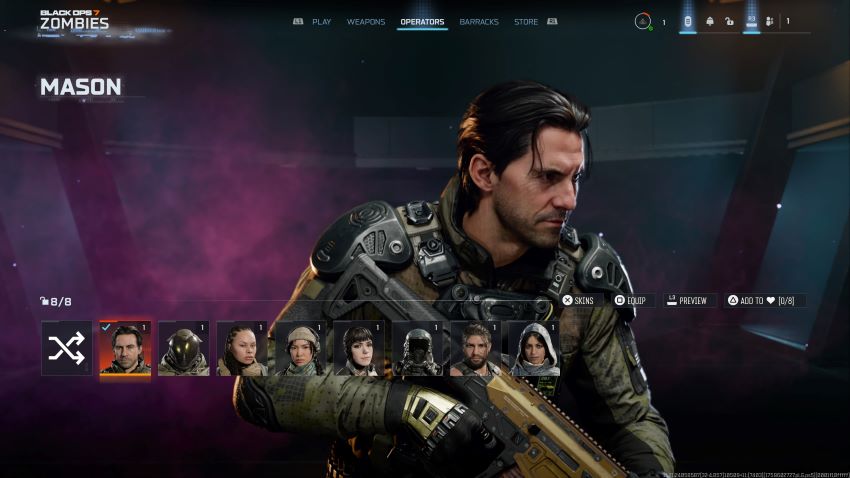Go to the Barracks tab

click(479, 21)
